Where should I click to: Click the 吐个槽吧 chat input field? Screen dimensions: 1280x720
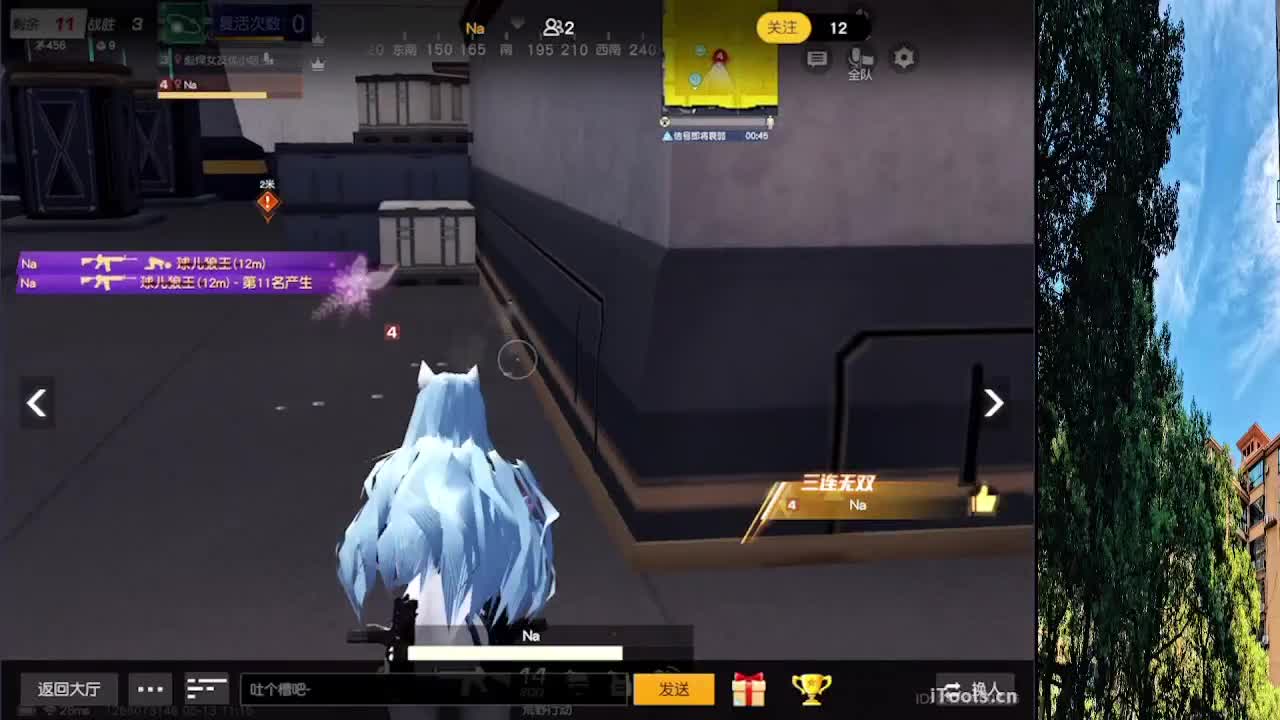pyautogui.click(x=430, y=689)
